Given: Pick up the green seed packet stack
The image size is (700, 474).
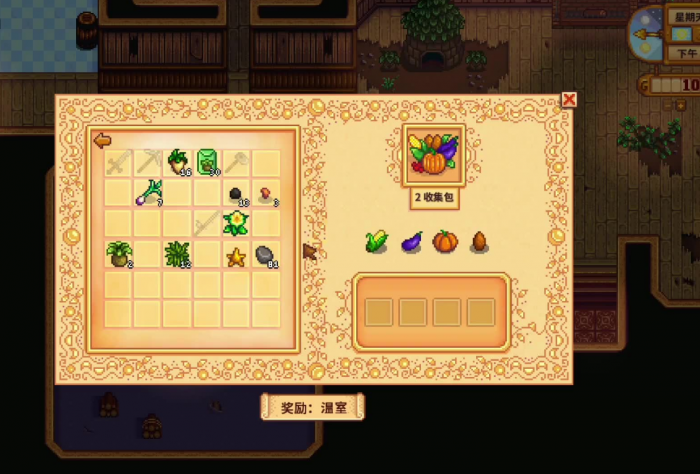Looking at the screenshot, I should (x=208, y=159).
